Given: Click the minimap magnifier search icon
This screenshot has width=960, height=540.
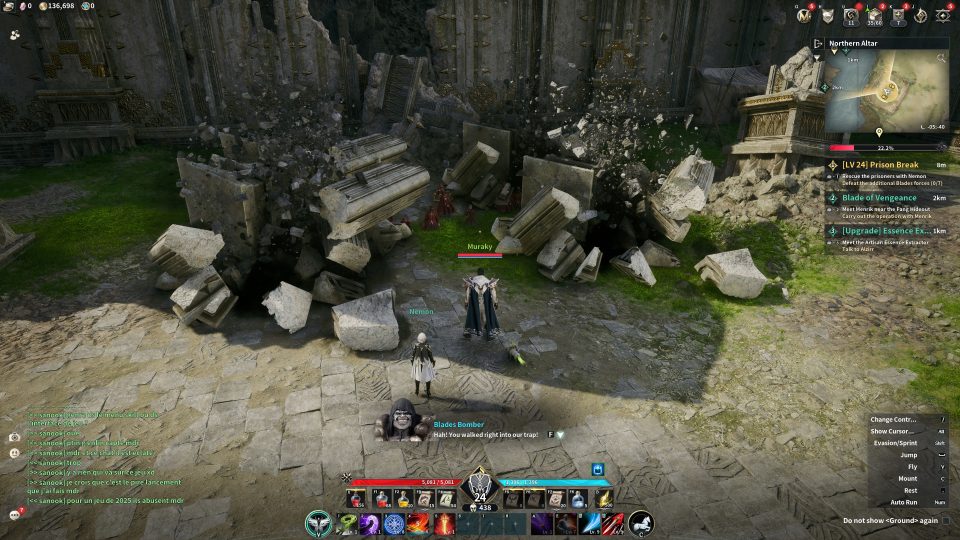Looking at the screenshot, I should pyautogui.click(x=941, y=59).
